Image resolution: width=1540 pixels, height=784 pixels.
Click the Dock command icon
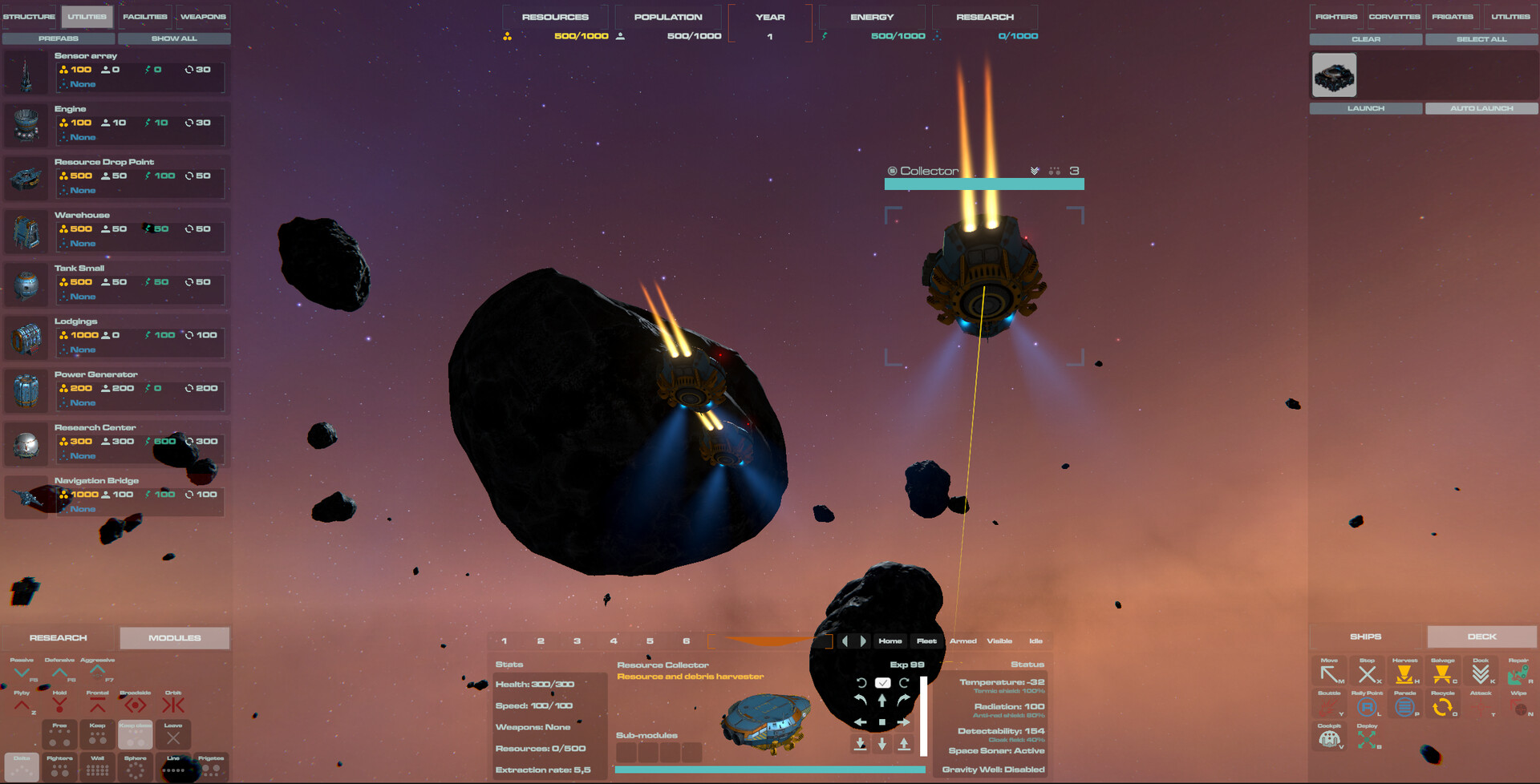(x=1481, y=673)
